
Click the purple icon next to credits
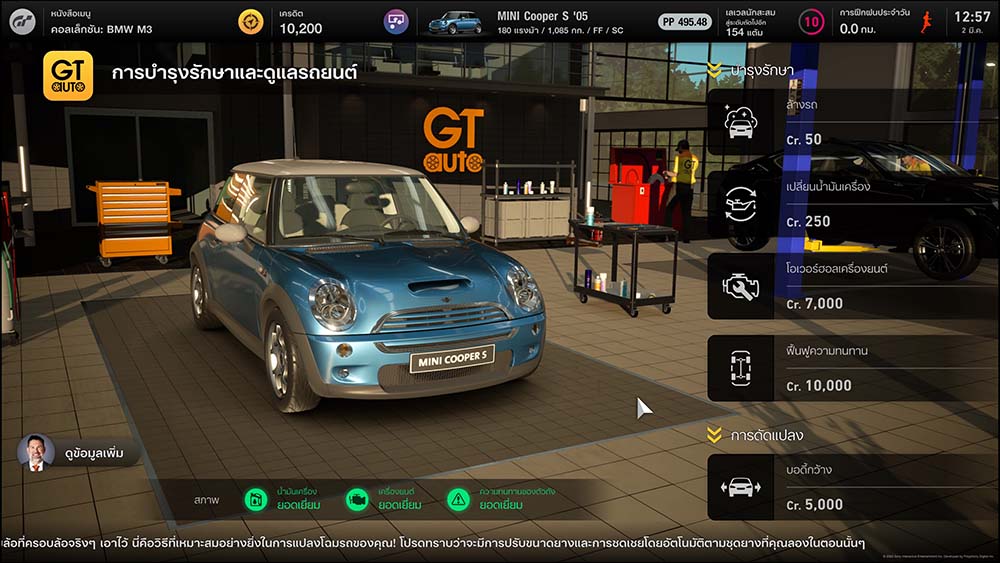tap(396, 22)
